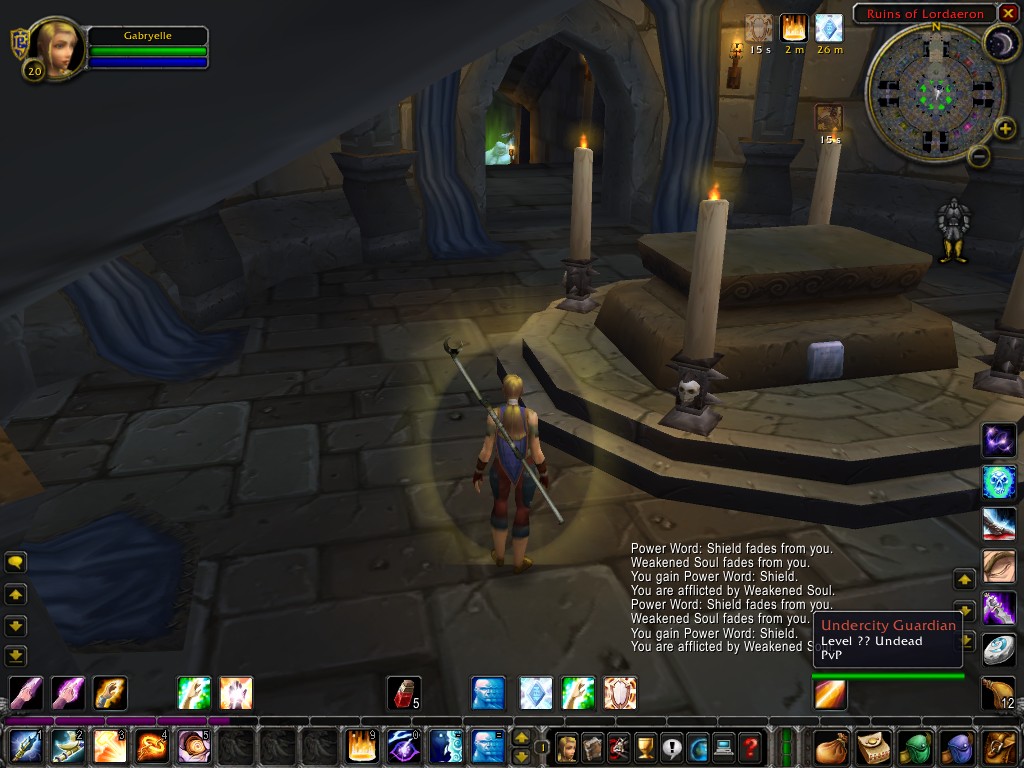The width and height of the screenshot is (1024, 768).
Task: Zoom in the minimap with plus button
Action: (1007, 128)
